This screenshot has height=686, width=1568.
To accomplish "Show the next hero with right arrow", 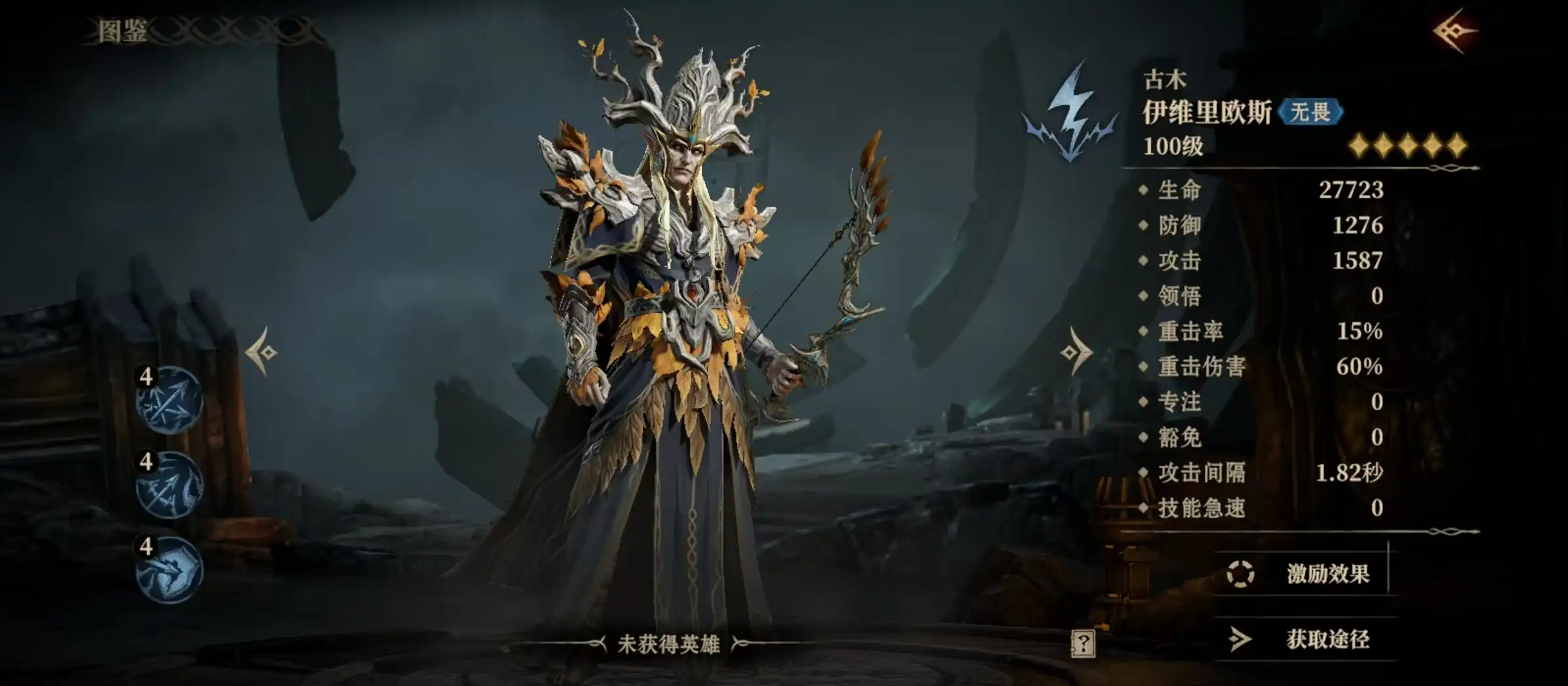I will click(x=1076, y=352).
